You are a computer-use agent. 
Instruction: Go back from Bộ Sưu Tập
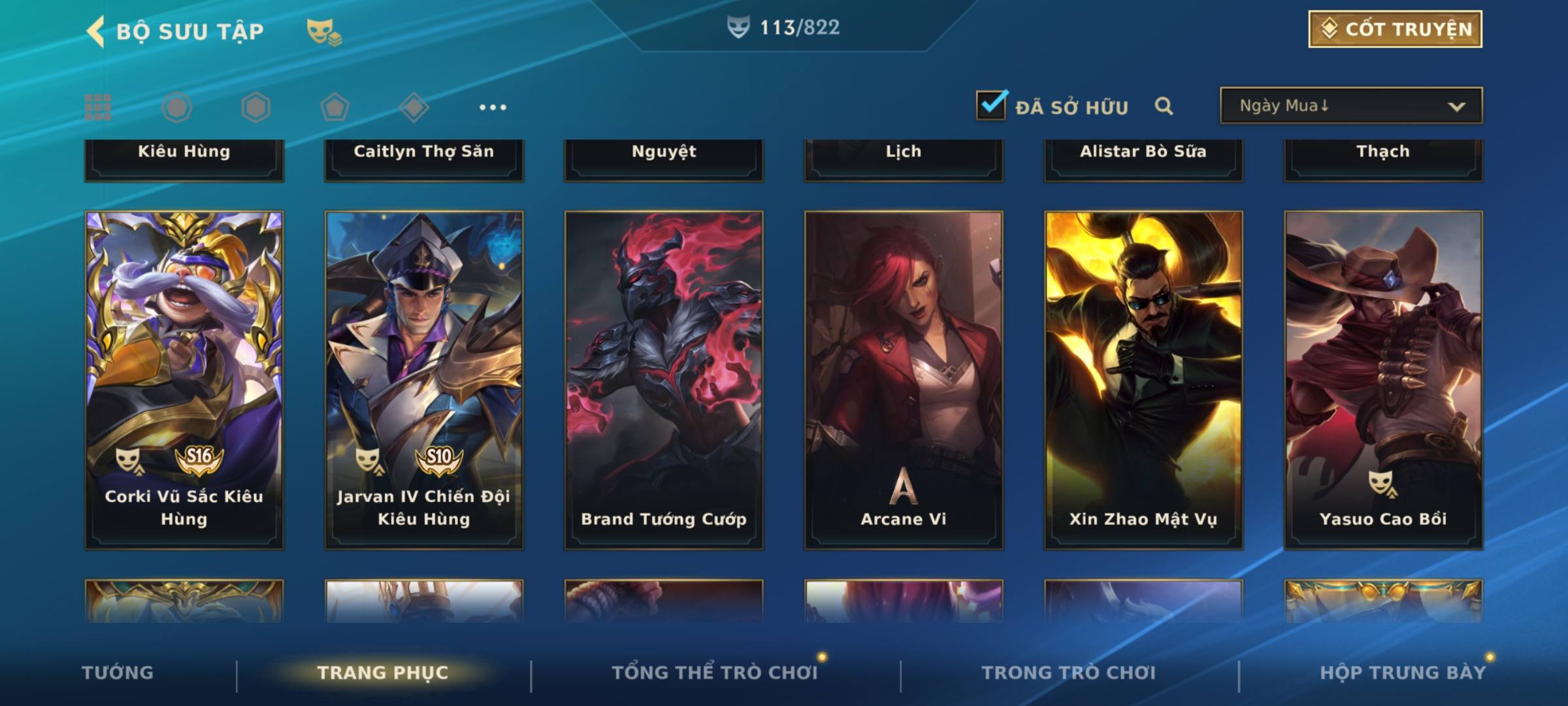(97, 31)
